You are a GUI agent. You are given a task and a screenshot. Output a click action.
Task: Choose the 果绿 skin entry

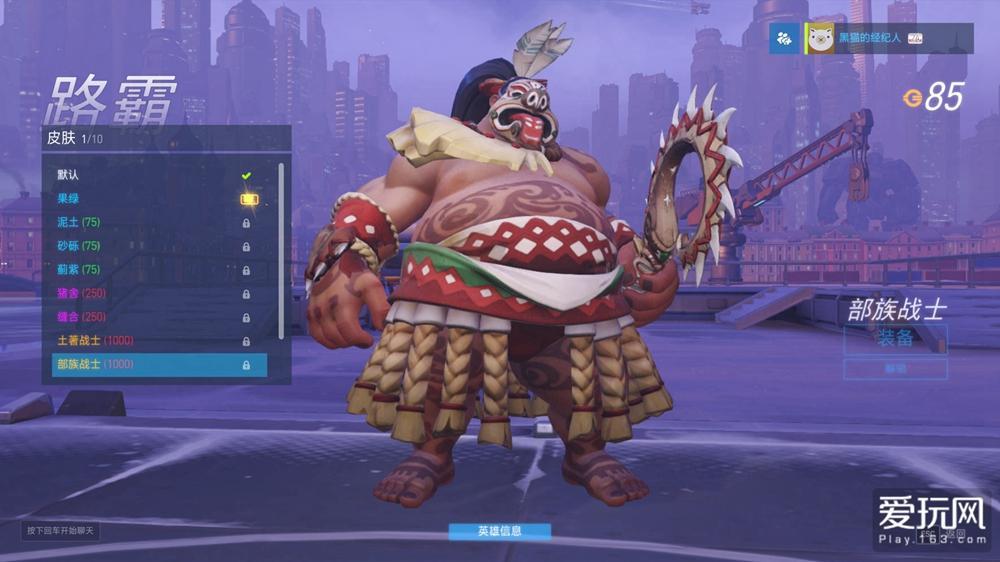pyautogui.click(x=150, y=198)
